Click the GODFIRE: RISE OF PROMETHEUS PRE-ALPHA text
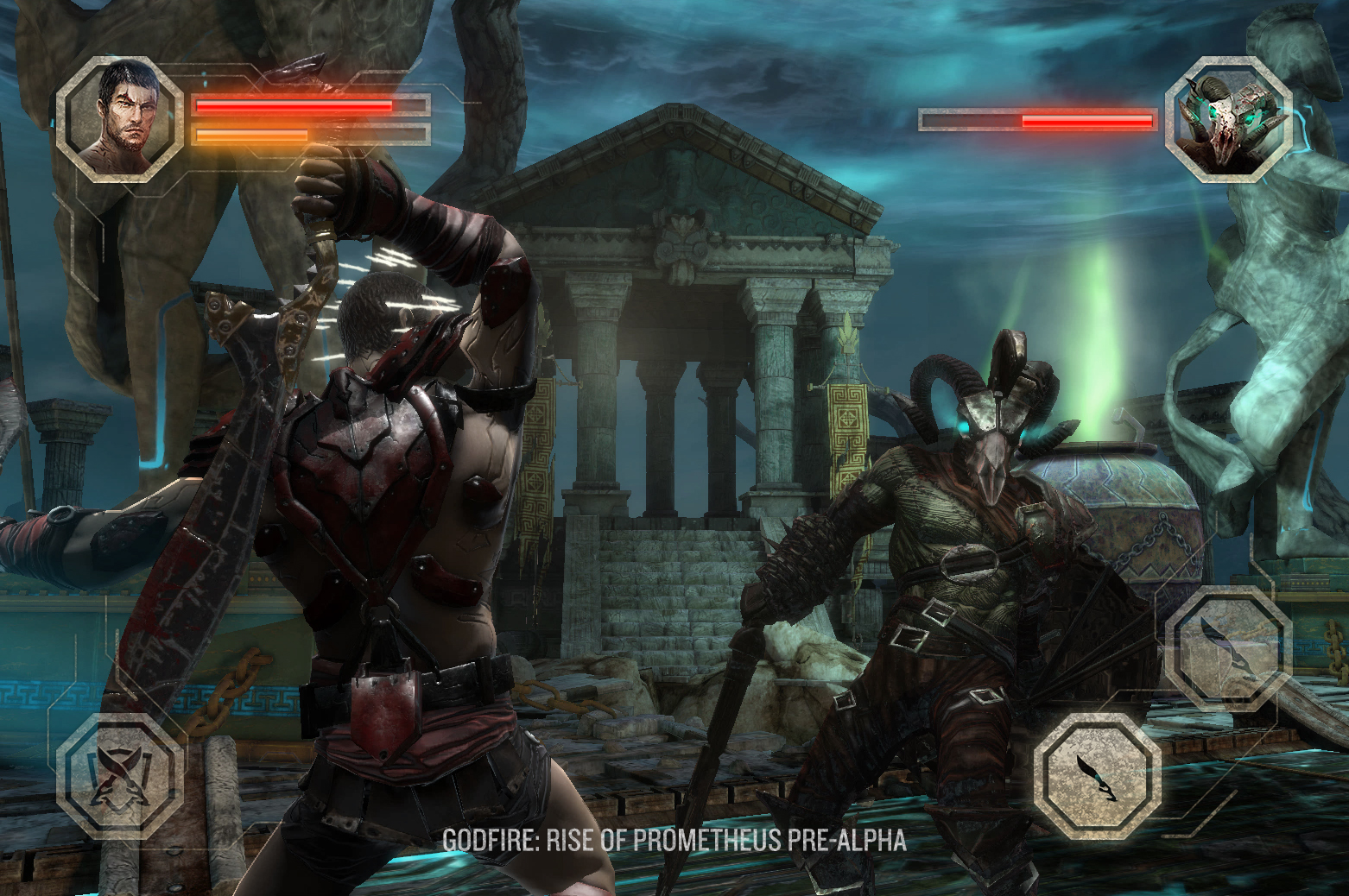The width and height of the screenshot is (1349, 896). pyautogui.click(x=675, y=837)
